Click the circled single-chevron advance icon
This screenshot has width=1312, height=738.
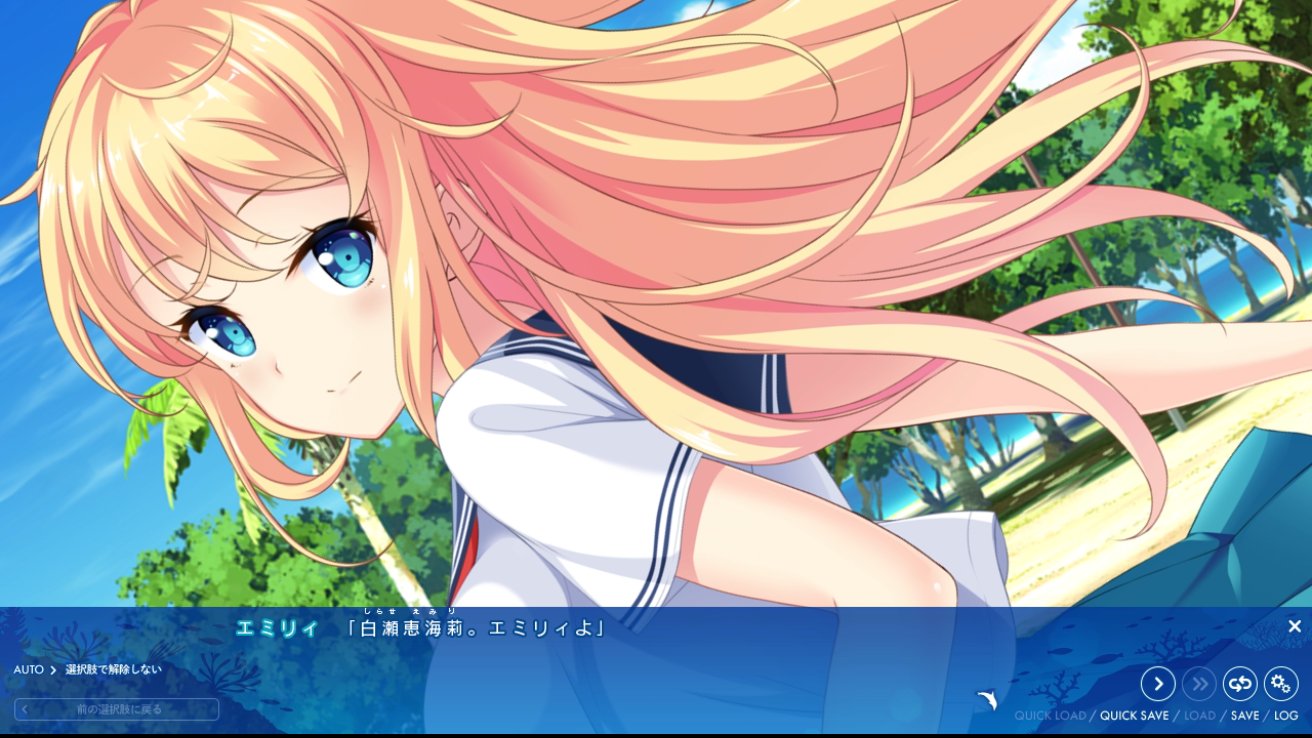1158,684
